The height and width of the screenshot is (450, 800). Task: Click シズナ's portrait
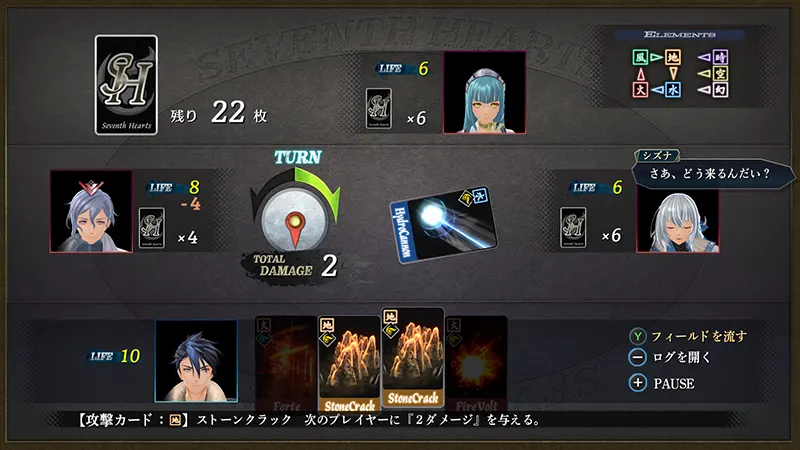(x=677, y=211)
